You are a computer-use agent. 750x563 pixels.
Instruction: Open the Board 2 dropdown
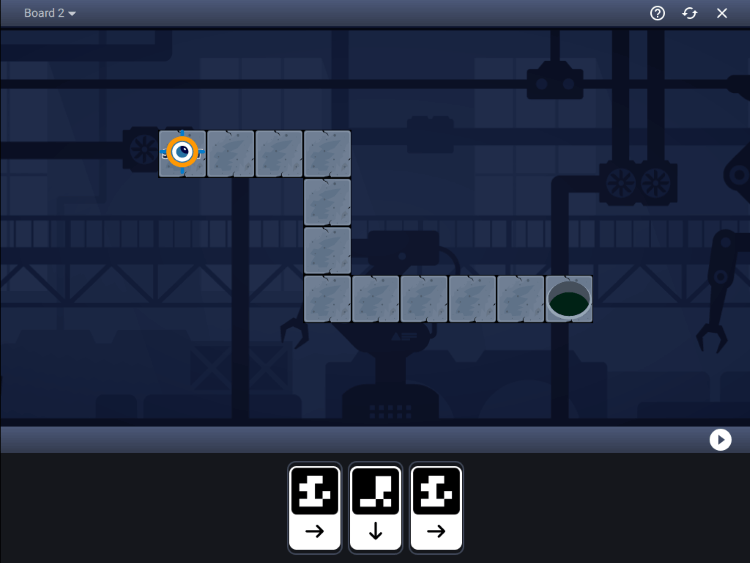(x=50, y=13)
